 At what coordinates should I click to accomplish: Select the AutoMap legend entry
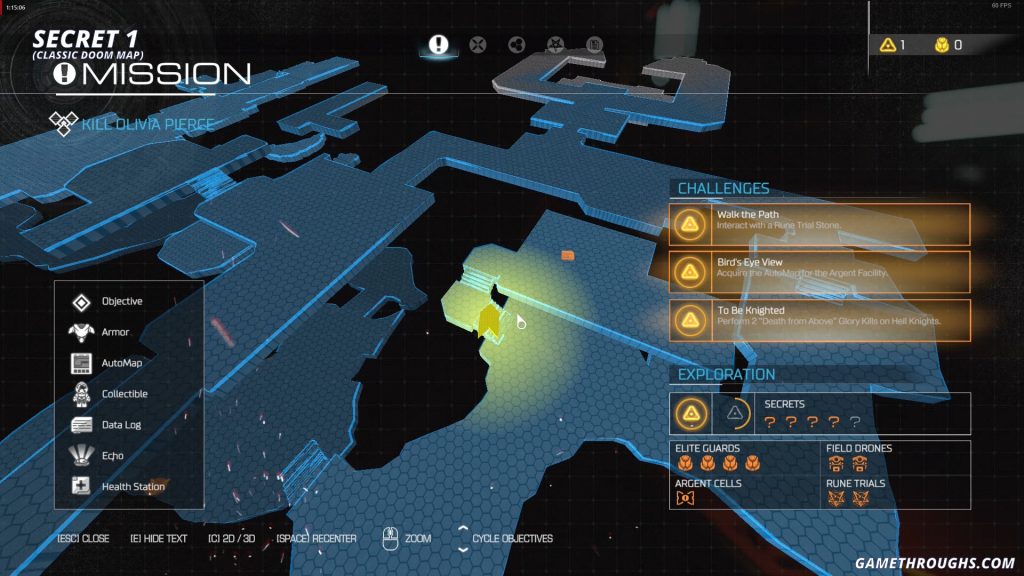pyautogui.click(x=119, y=363)
